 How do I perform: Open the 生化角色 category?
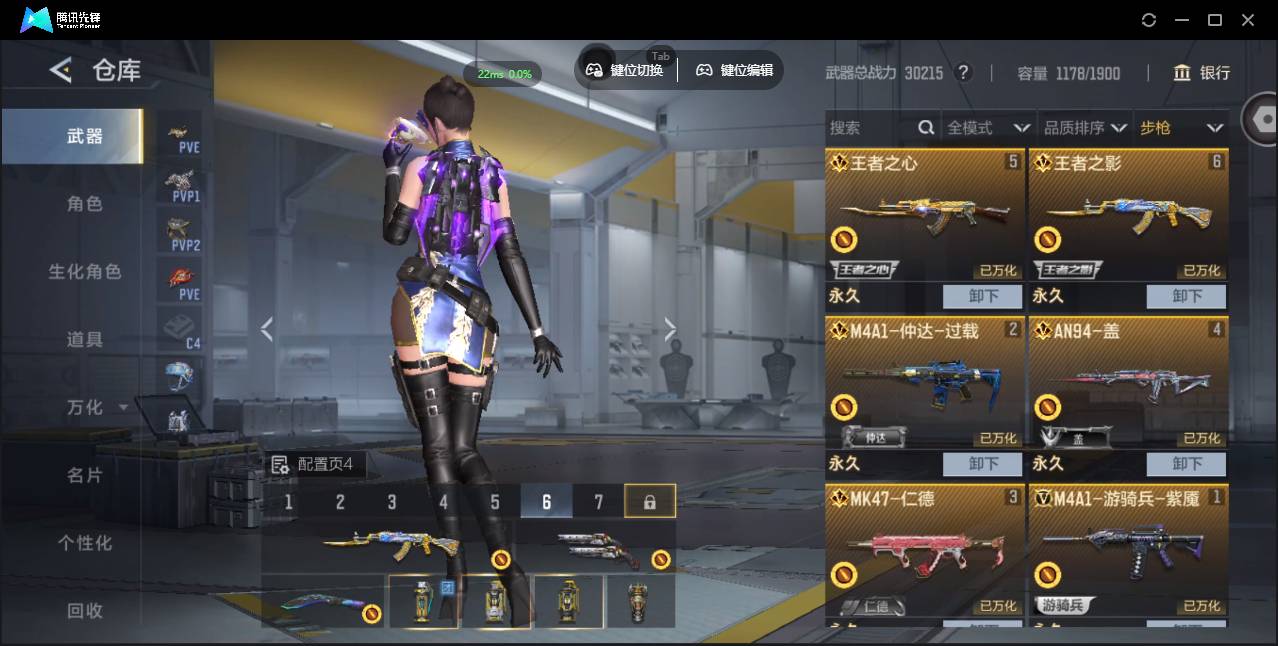coord(84,272)
